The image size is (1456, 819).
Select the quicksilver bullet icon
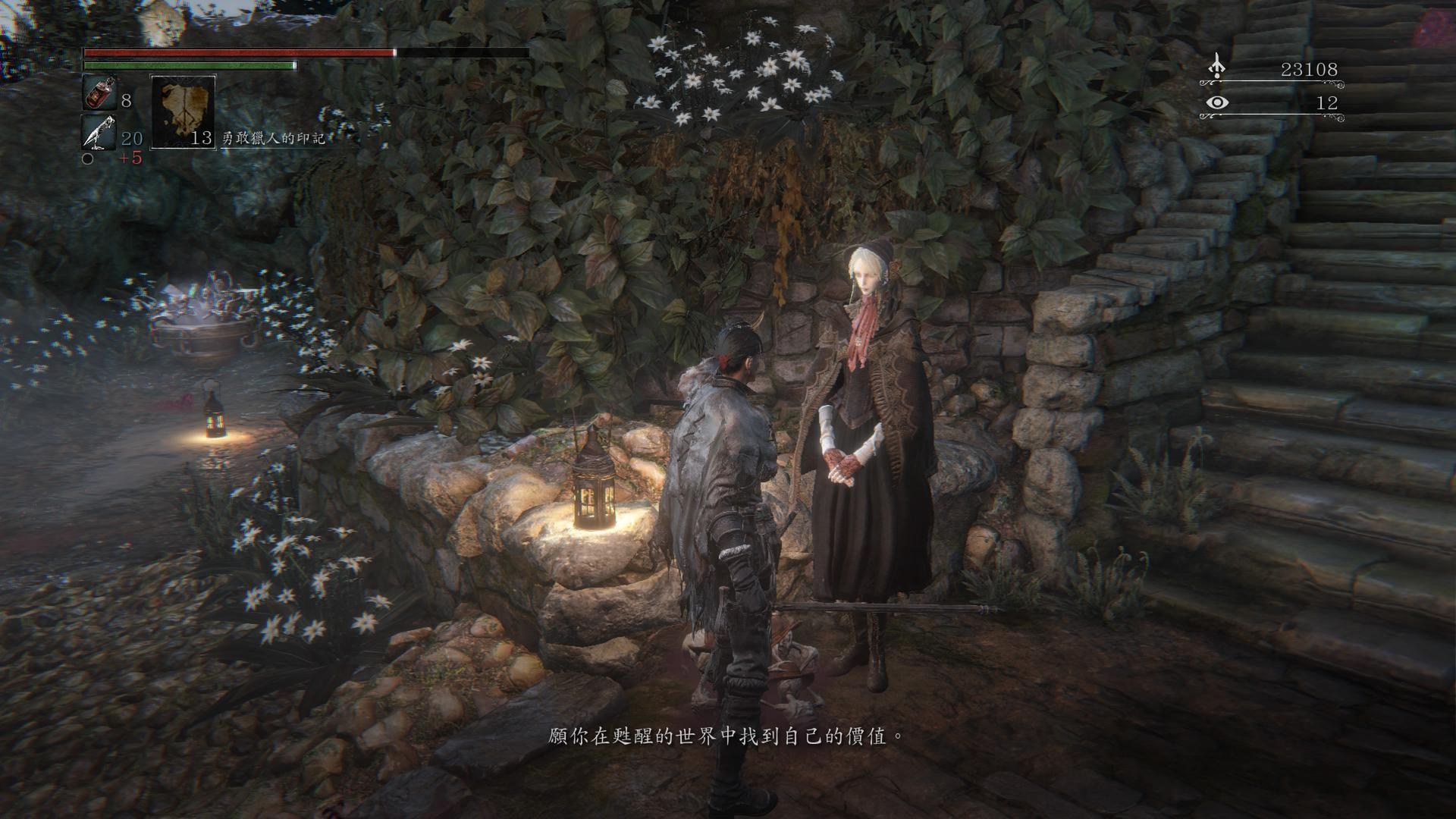pos(99,133)
